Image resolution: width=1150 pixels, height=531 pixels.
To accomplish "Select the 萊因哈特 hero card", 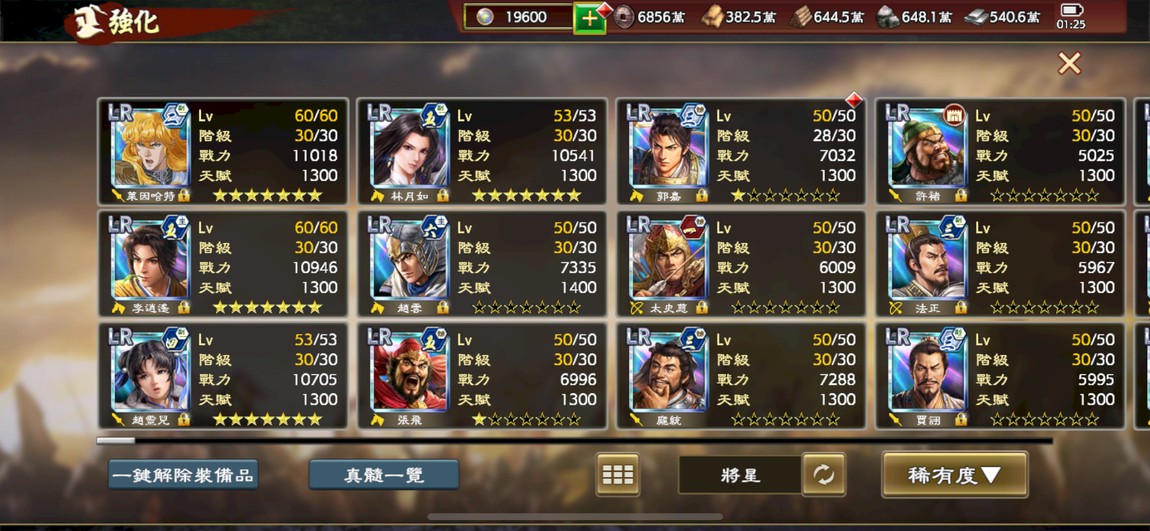I will (223, 151).
